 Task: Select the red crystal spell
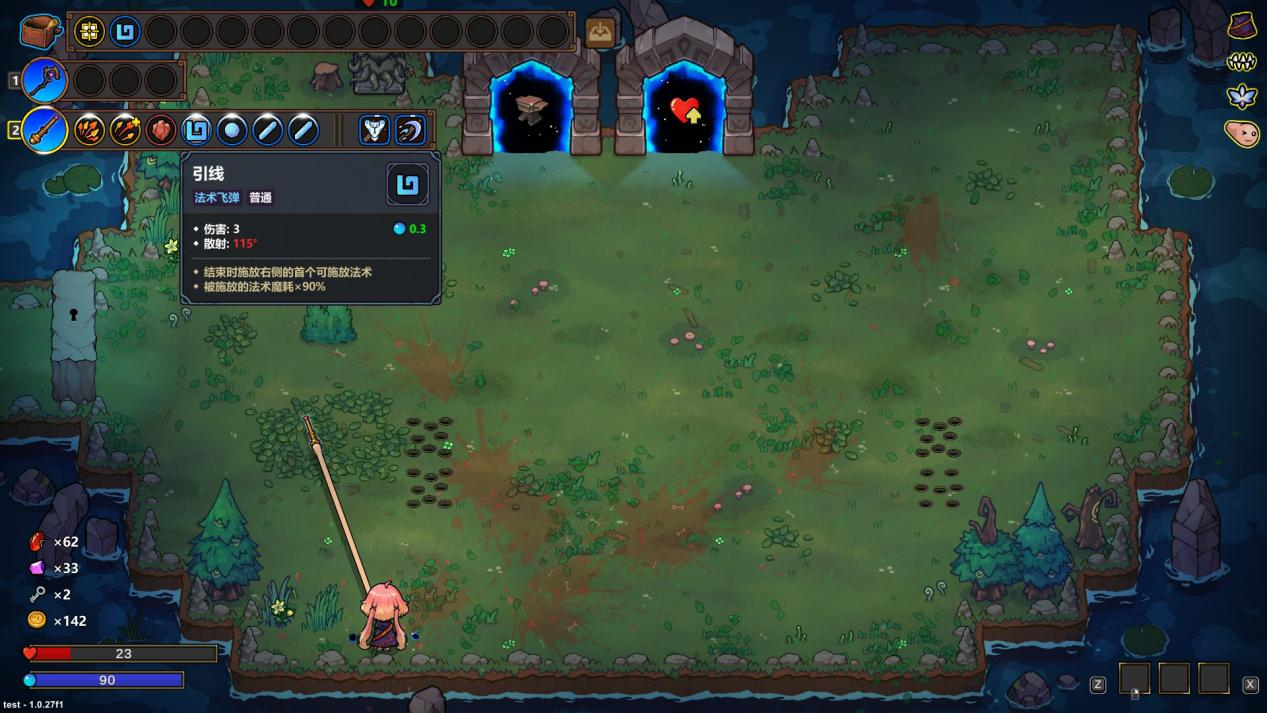161,130
